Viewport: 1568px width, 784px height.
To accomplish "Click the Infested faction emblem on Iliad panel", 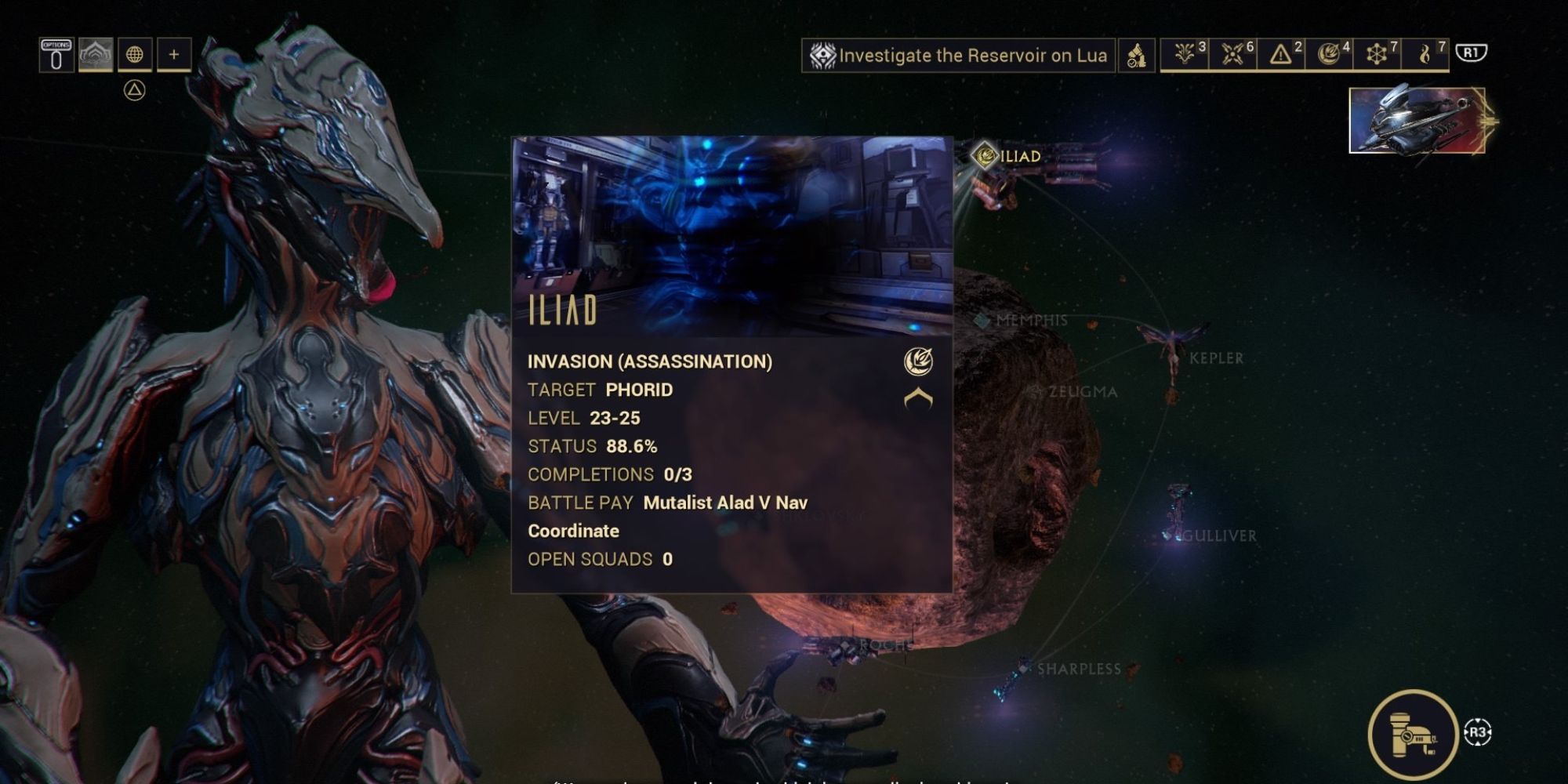I will [x=917, y=361].
